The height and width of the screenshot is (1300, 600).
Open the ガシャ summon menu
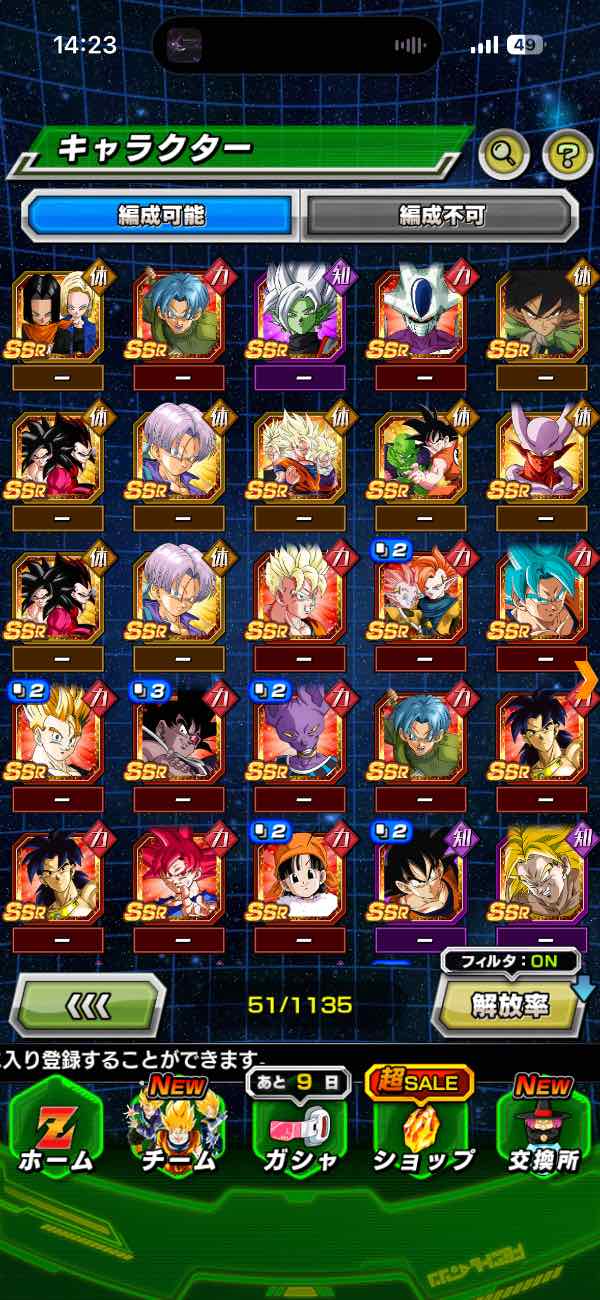[300, 1125]
